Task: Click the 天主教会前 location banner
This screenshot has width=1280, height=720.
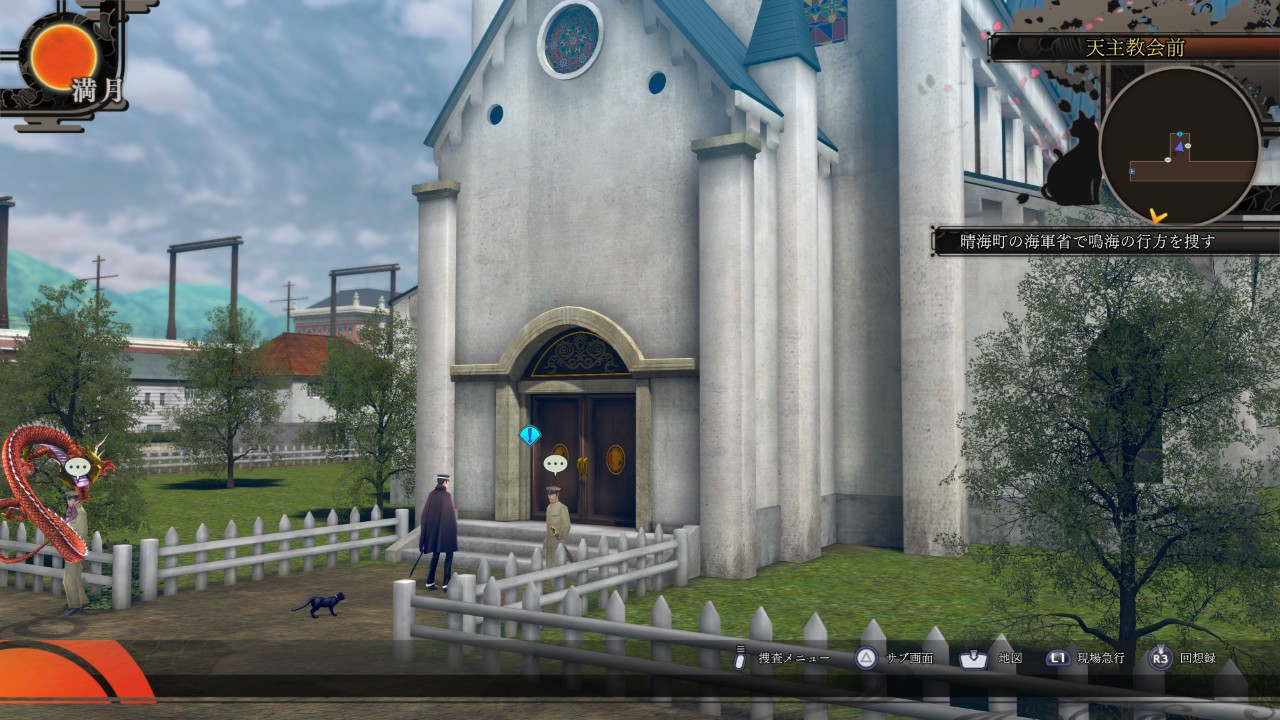Action: click(1133, 47)
